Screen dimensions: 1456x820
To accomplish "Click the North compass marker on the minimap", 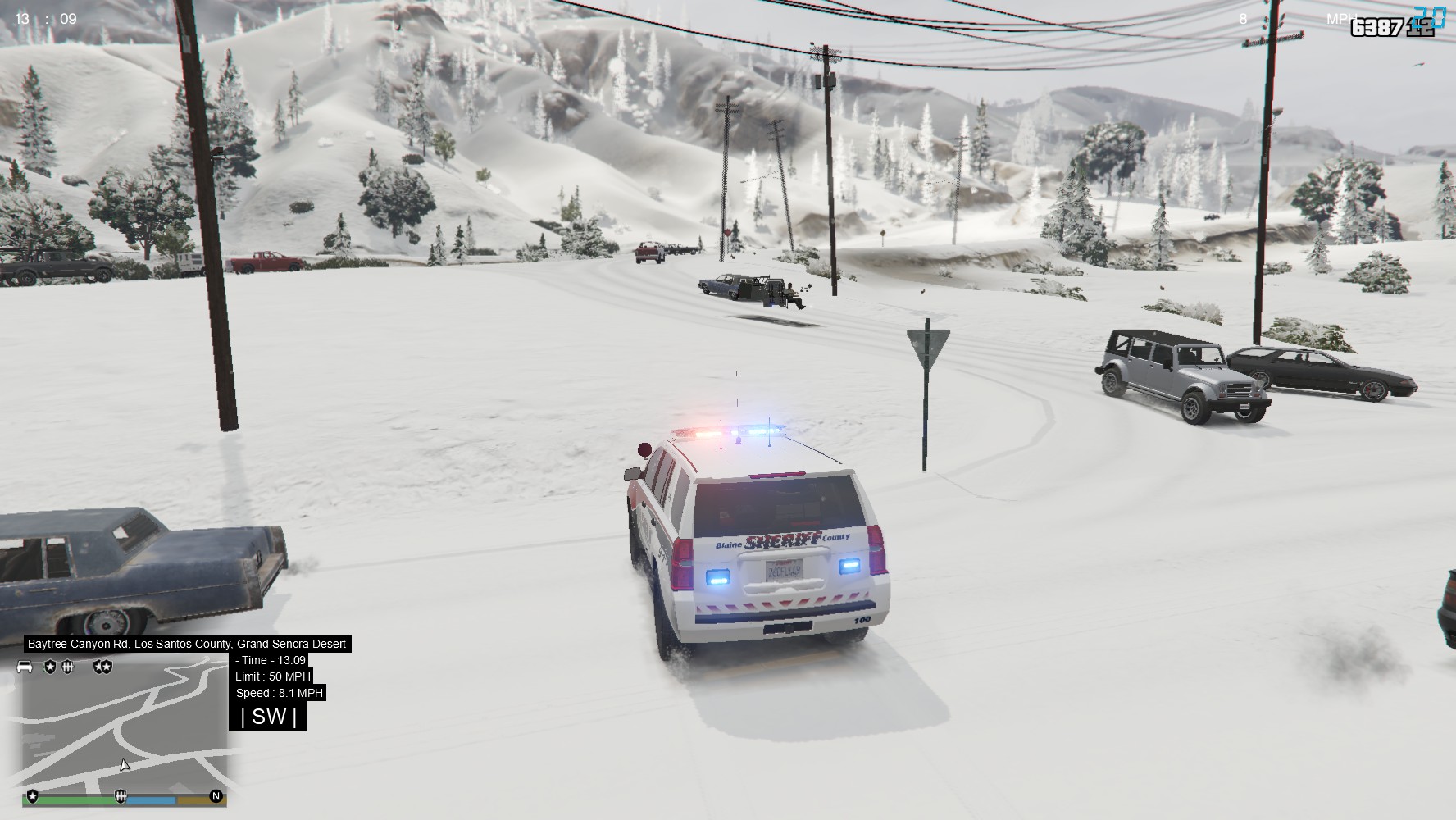I will 216,796.
